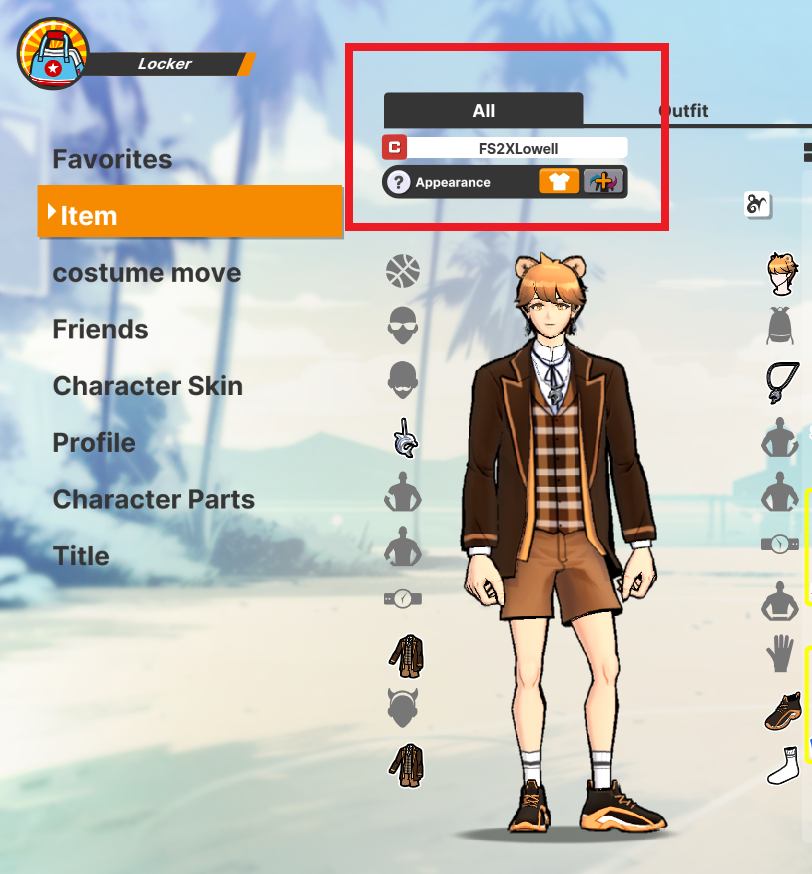Select Character Parts in the menu

coord(153,499)
